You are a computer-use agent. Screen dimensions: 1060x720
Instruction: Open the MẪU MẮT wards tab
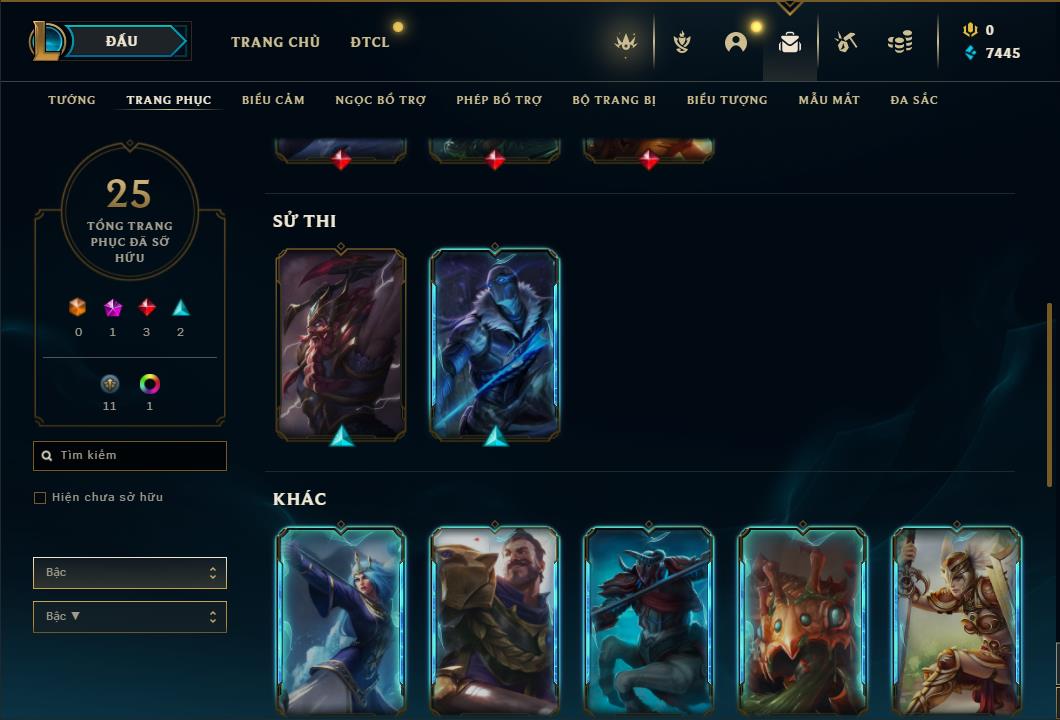tap(829, 100)
